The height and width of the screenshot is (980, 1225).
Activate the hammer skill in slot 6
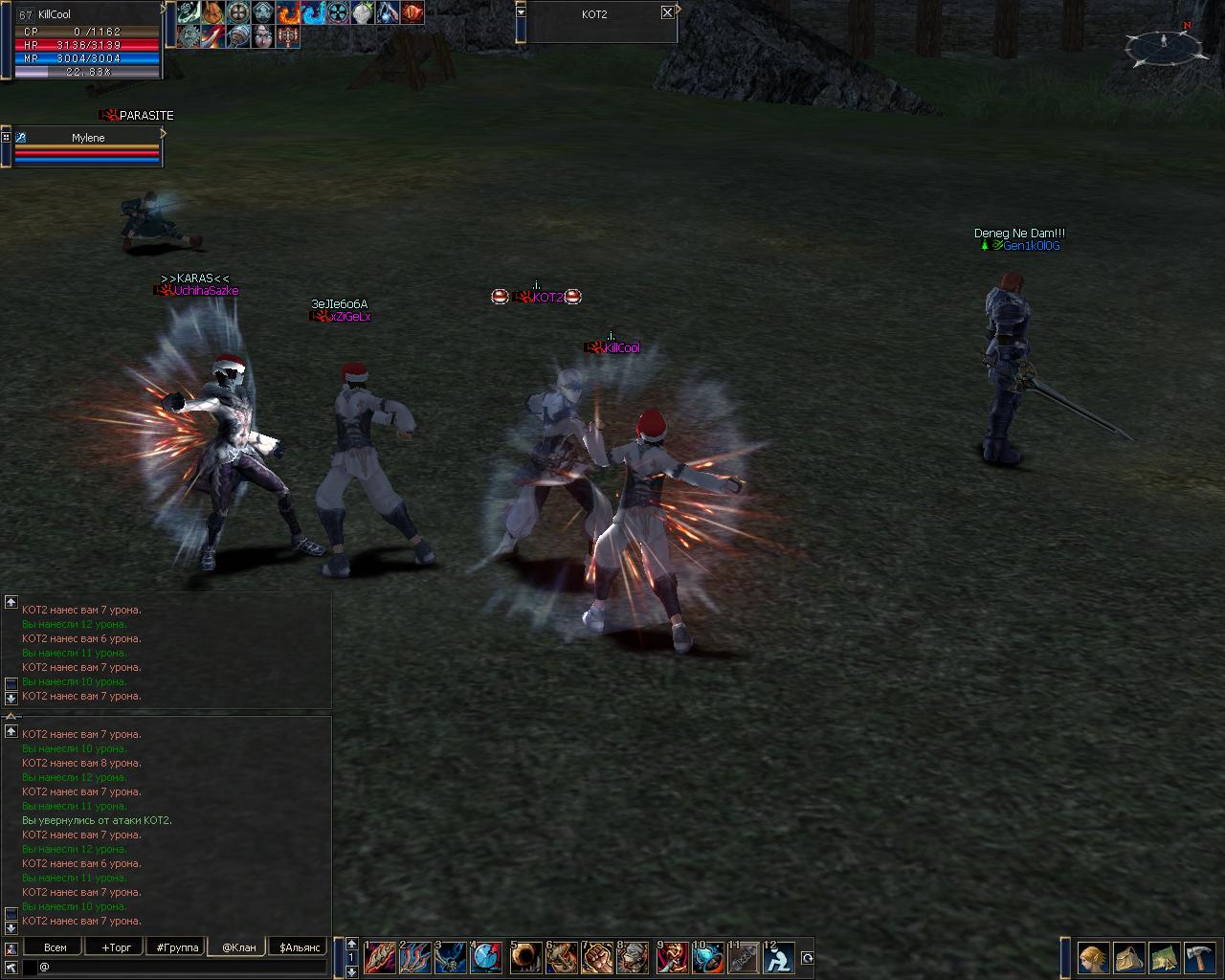tap(563, 958)
